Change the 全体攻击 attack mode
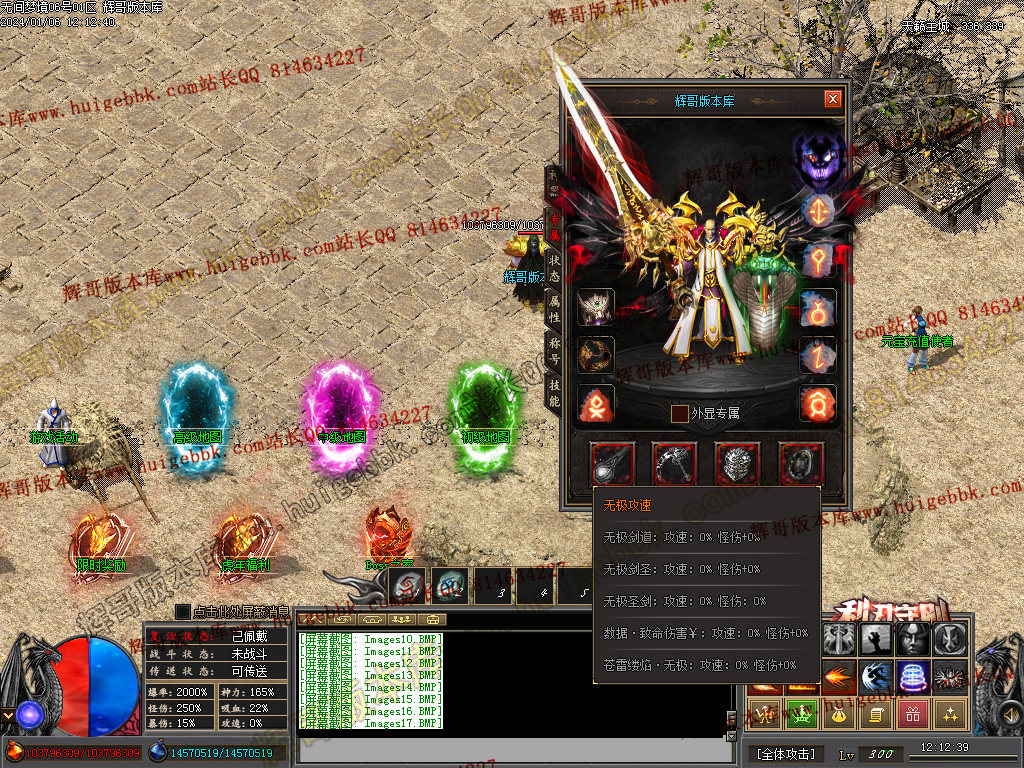Screen dimensions: 1024x768 786,753
